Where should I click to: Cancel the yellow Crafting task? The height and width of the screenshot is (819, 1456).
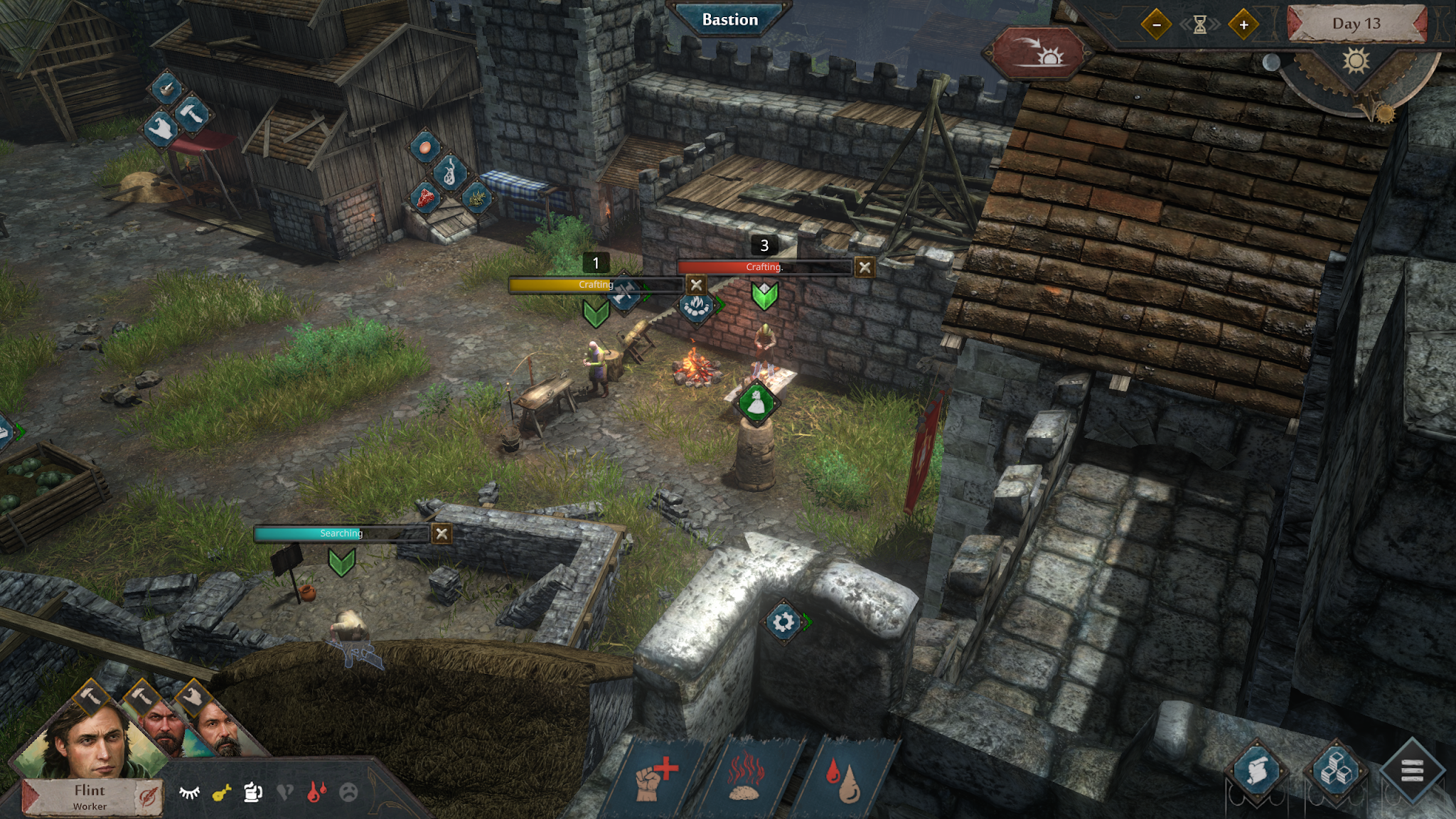point(696,285)
